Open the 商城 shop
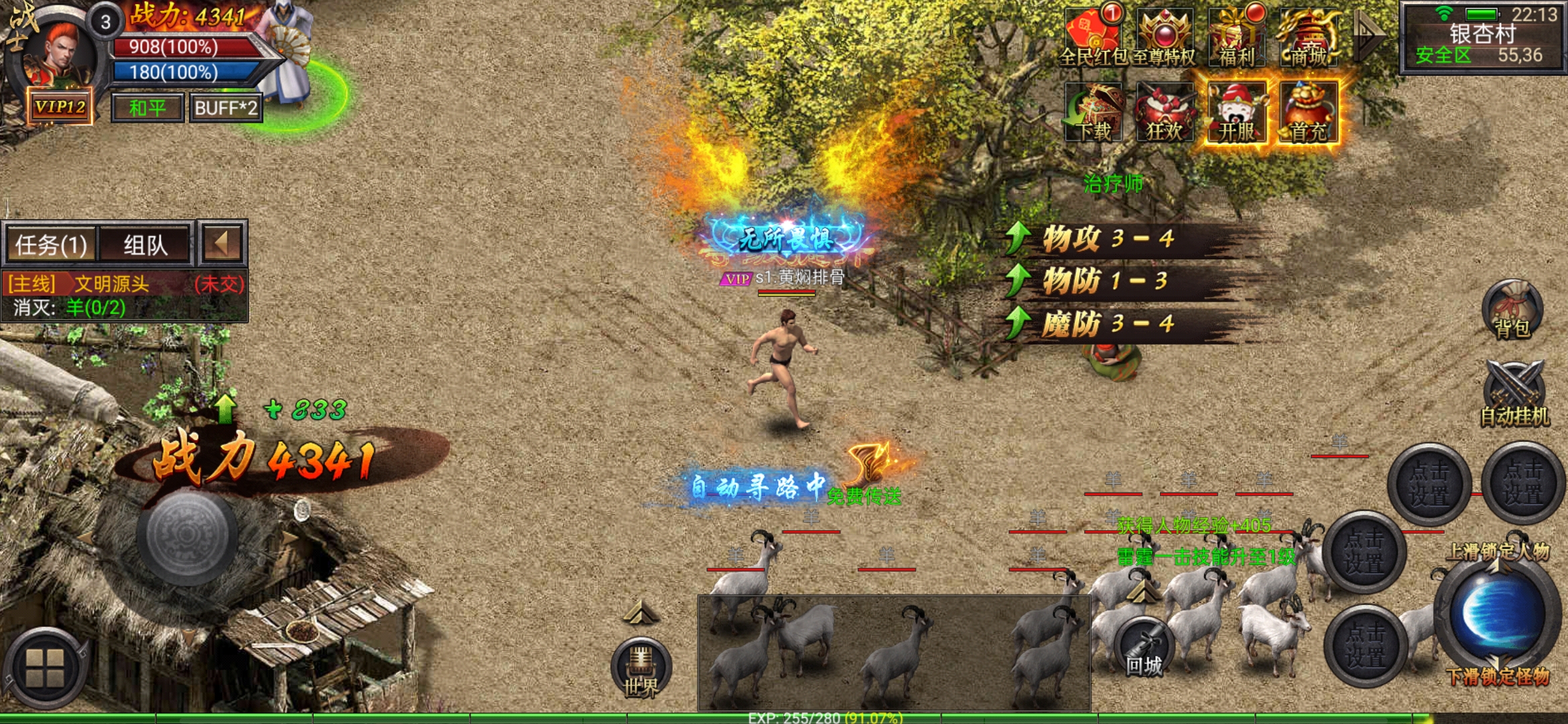 [x=1308, y=37]
